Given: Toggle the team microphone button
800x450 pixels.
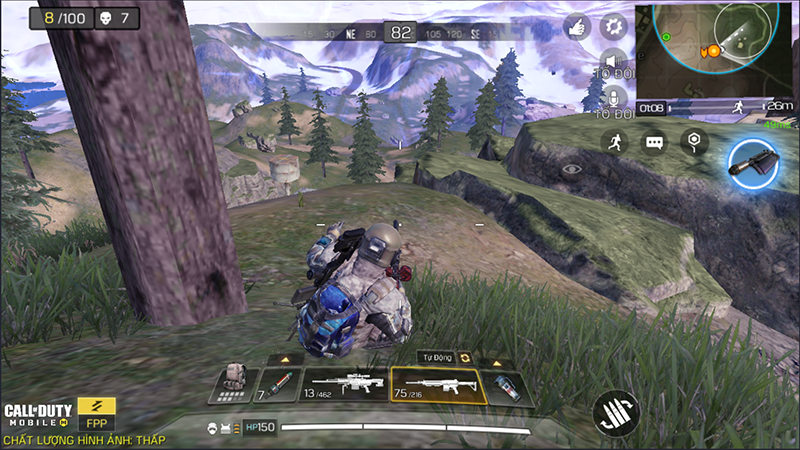Looking at the screenshot, I should coord(613,97).
